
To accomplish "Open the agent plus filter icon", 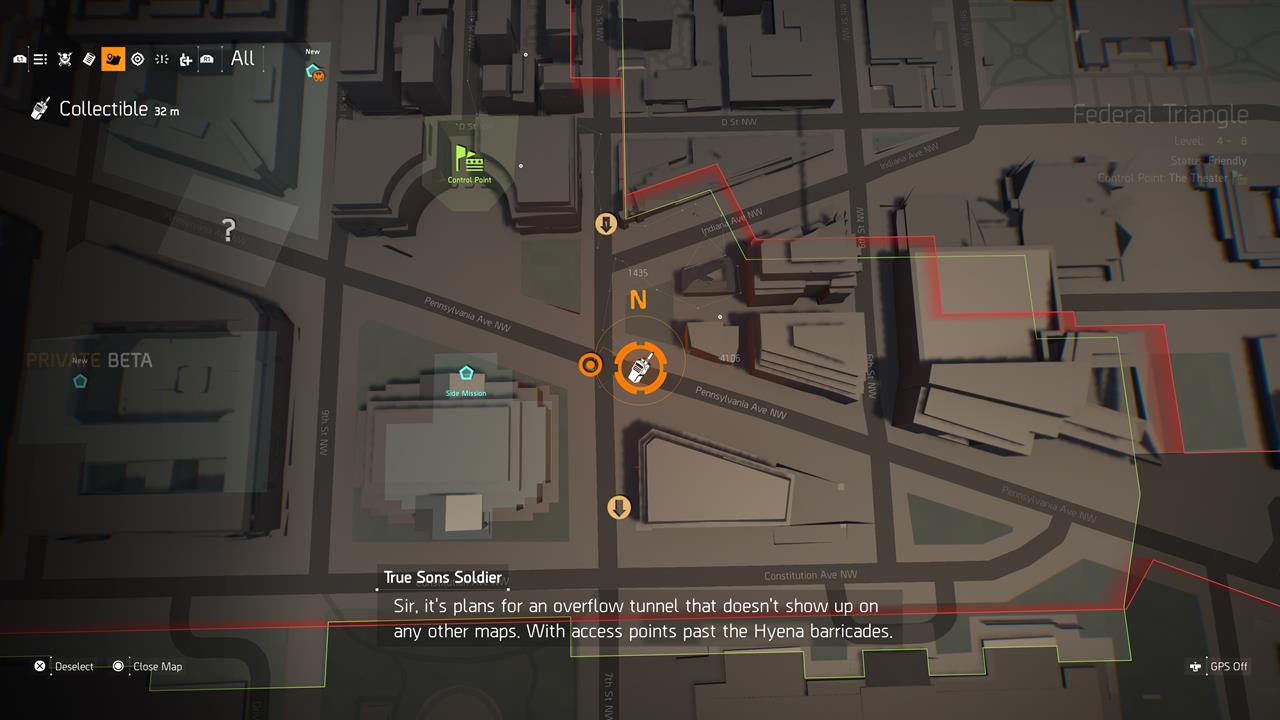I will coord(186,59).
